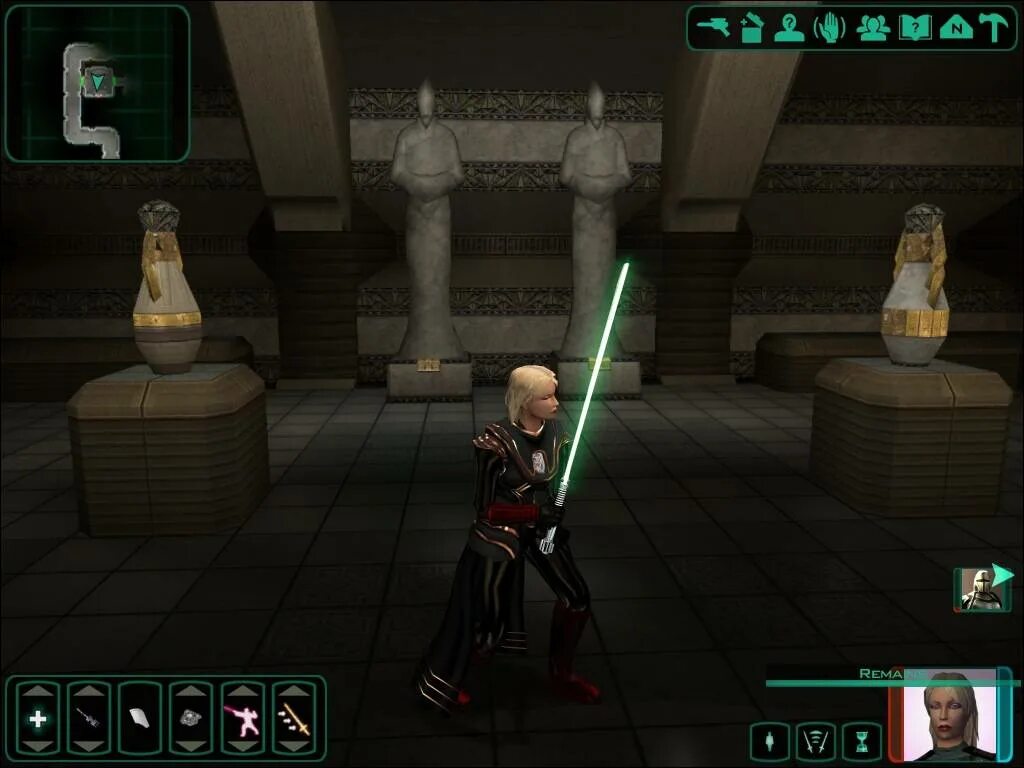
Task: Activate the white shield item slot
Action: [x=140, y=717]
